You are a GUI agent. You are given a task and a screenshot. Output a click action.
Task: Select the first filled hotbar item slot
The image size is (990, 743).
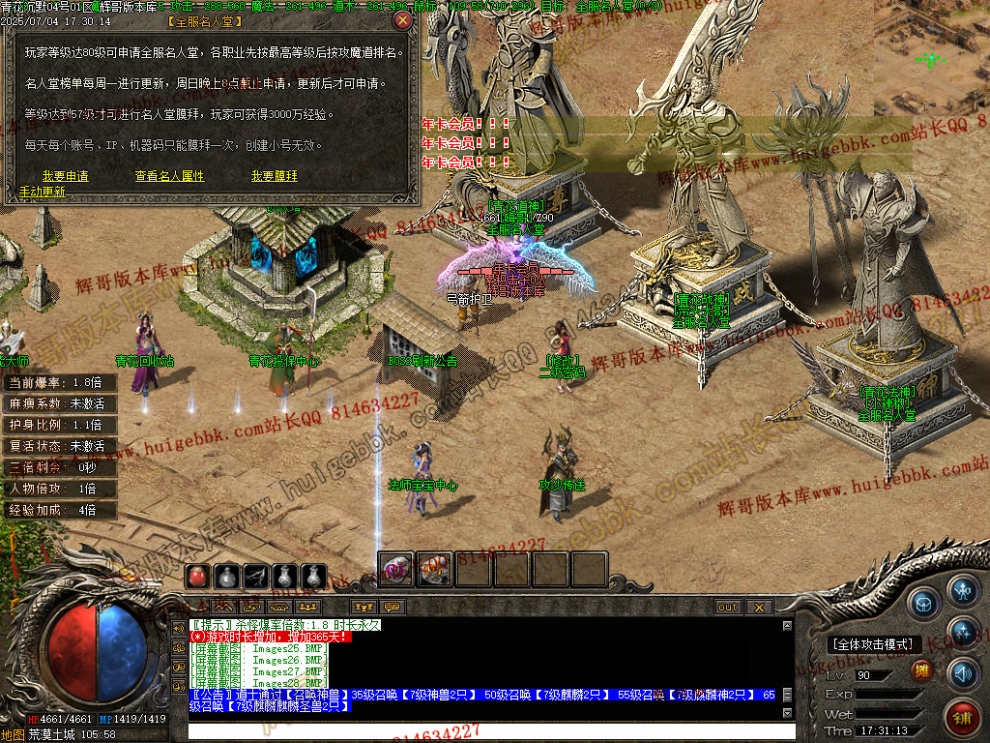click(x=396, y=569)
